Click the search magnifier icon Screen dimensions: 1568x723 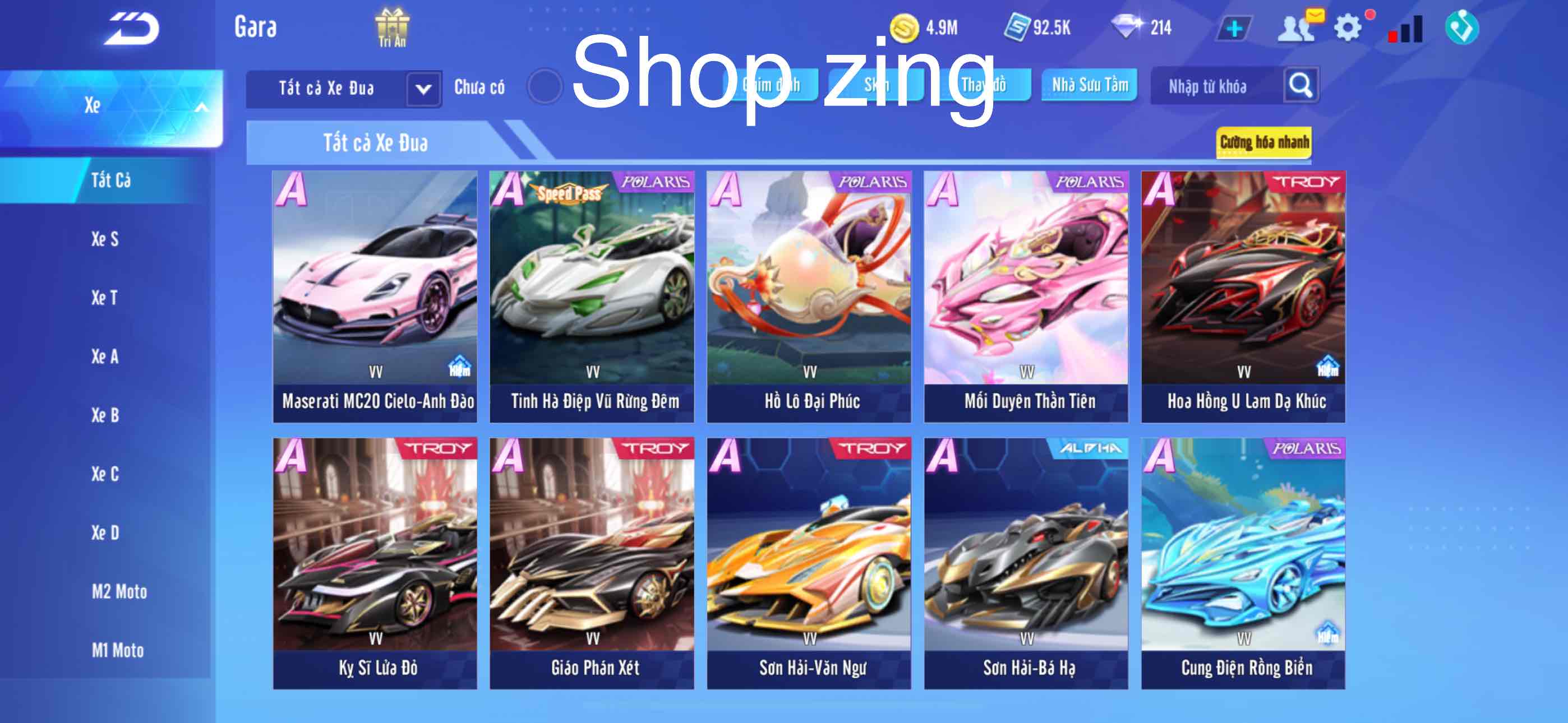click(1302, 86)
